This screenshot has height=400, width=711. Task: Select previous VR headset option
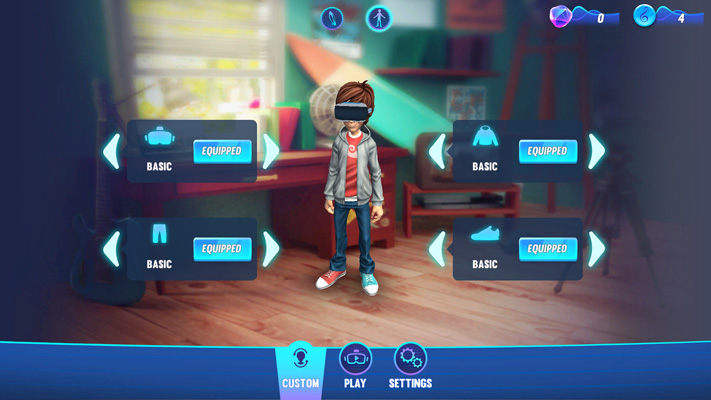click(111, 151)
